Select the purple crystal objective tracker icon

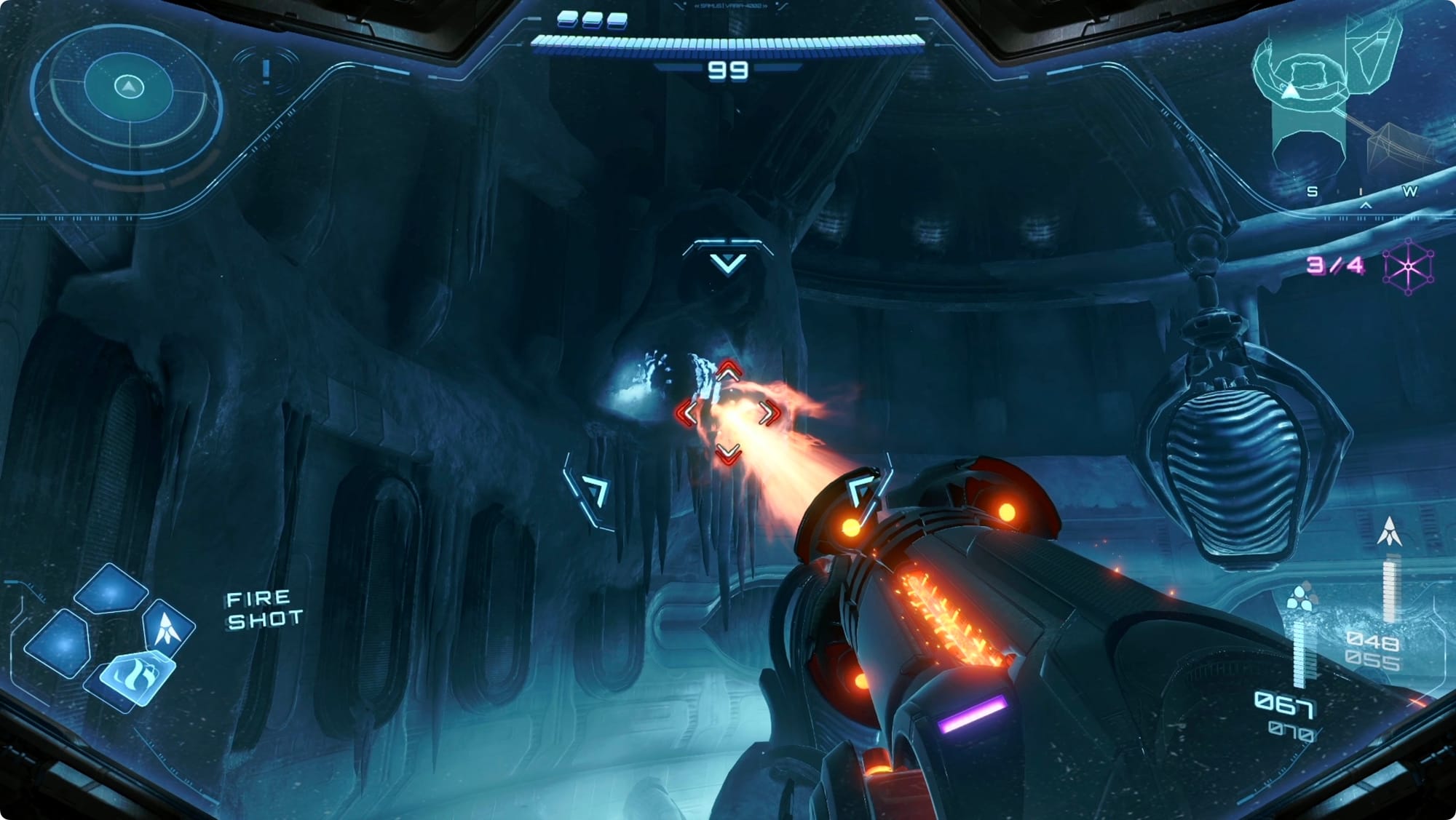1408,267
